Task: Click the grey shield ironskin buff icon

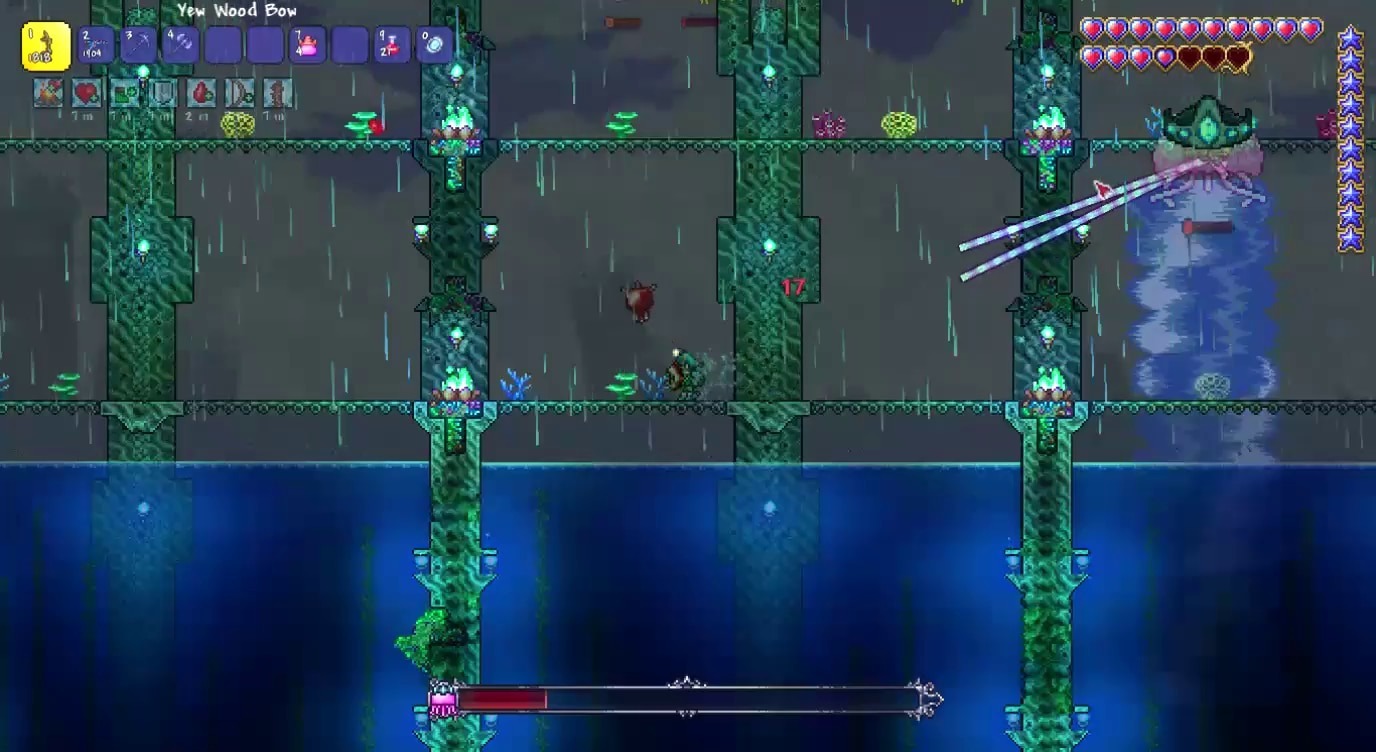Action: point(163,93)
